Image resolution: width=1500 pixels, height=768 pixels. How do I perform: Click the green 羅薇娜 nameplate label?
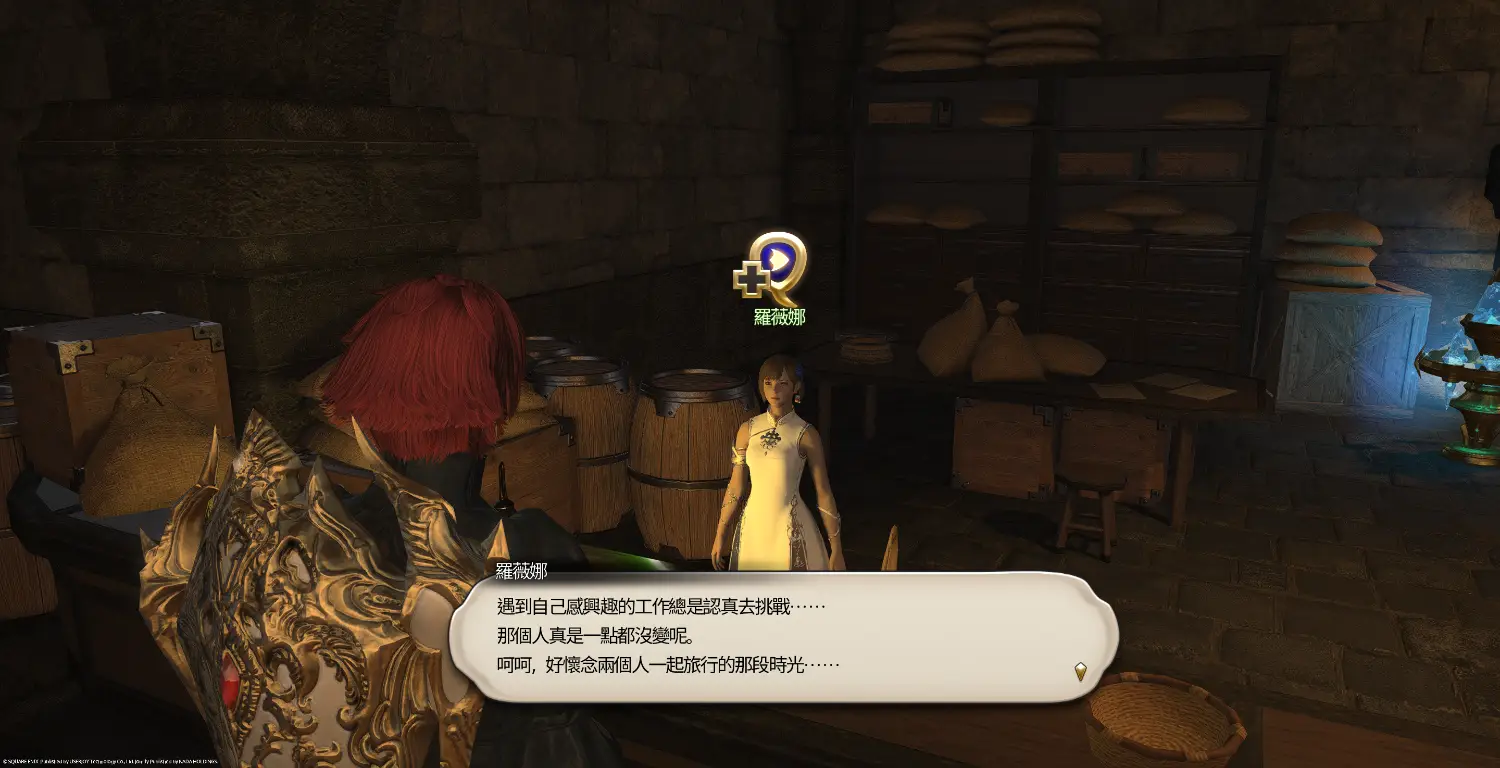[779, 317]
